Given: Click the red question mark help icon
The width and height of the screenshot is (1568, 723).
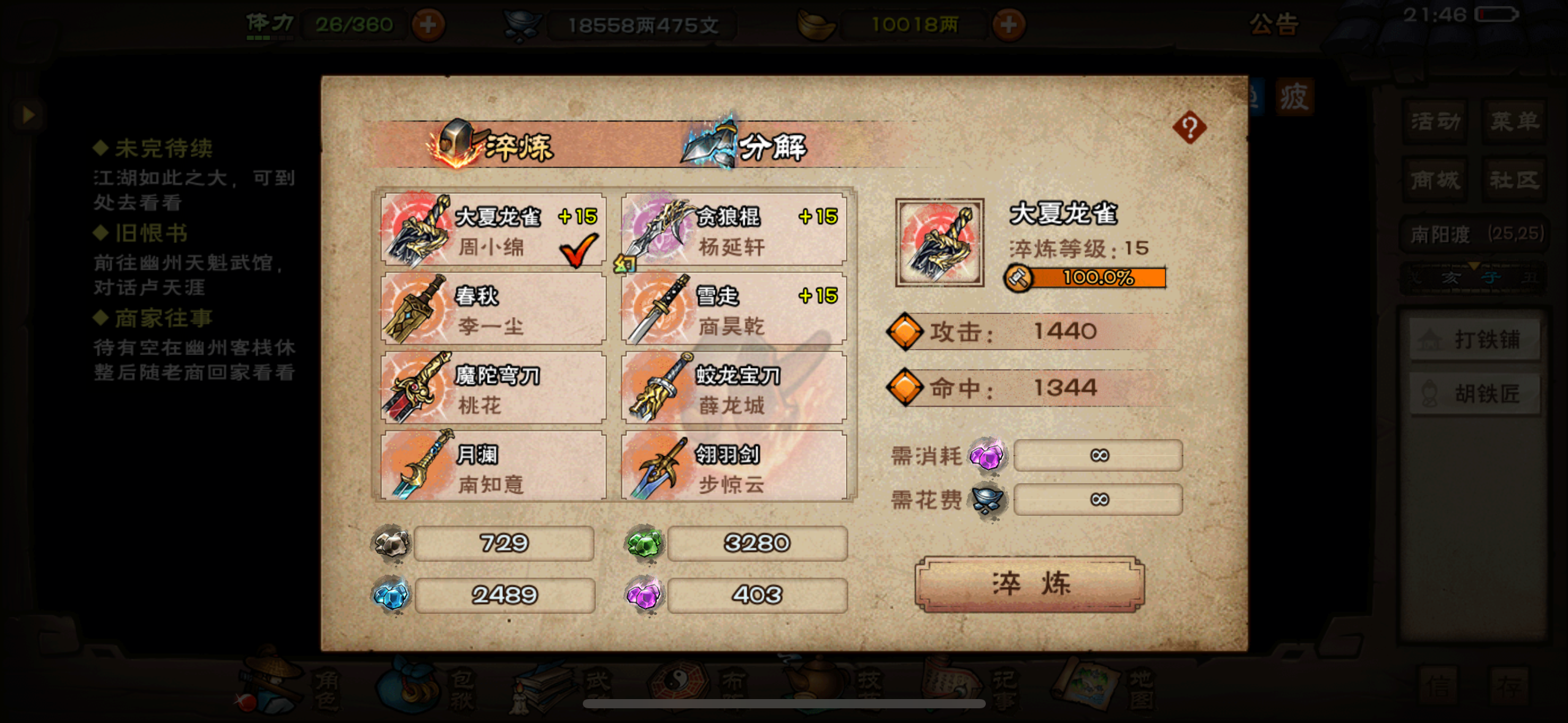Looking at the screenshot, I should coord(1191,127).
